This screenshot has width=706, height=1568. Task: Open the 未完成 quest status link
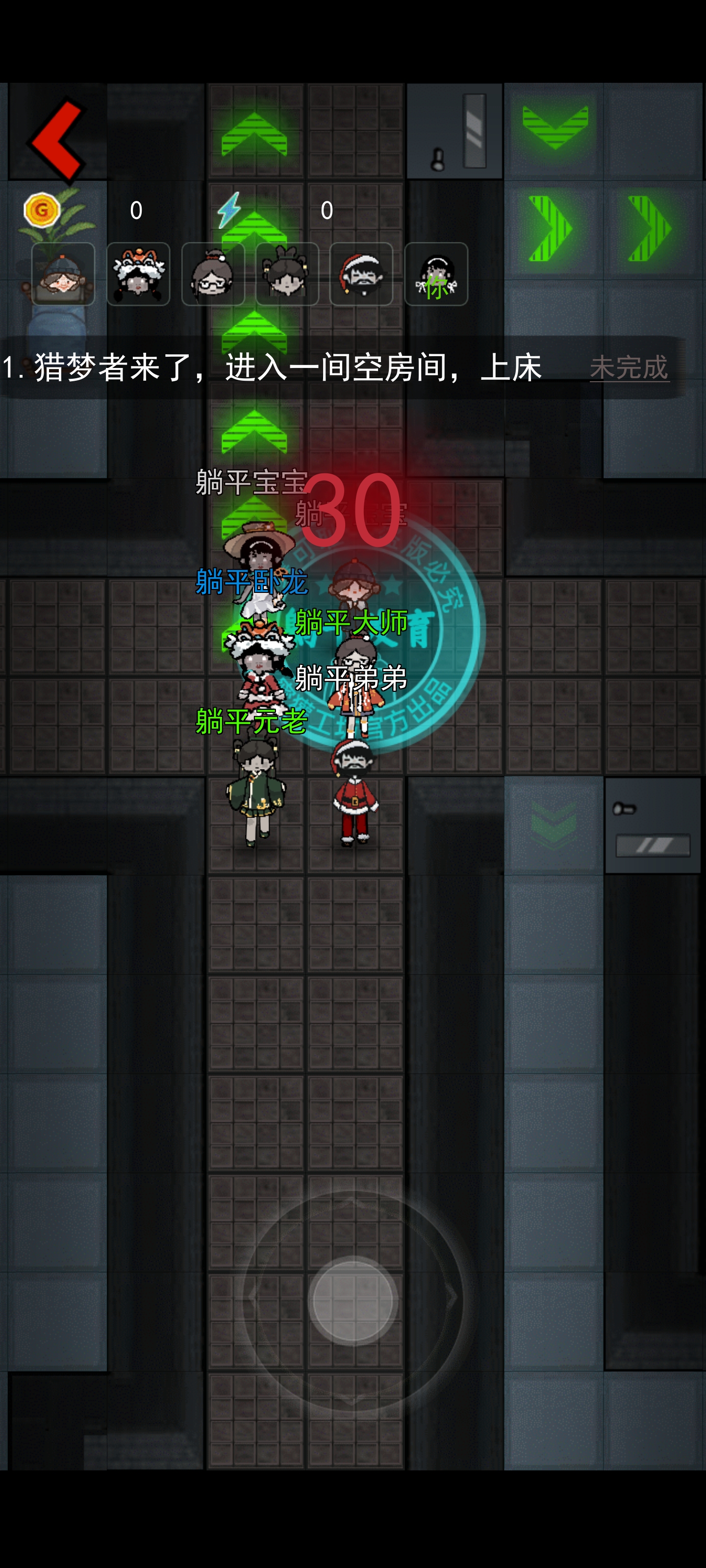(630, 367)
